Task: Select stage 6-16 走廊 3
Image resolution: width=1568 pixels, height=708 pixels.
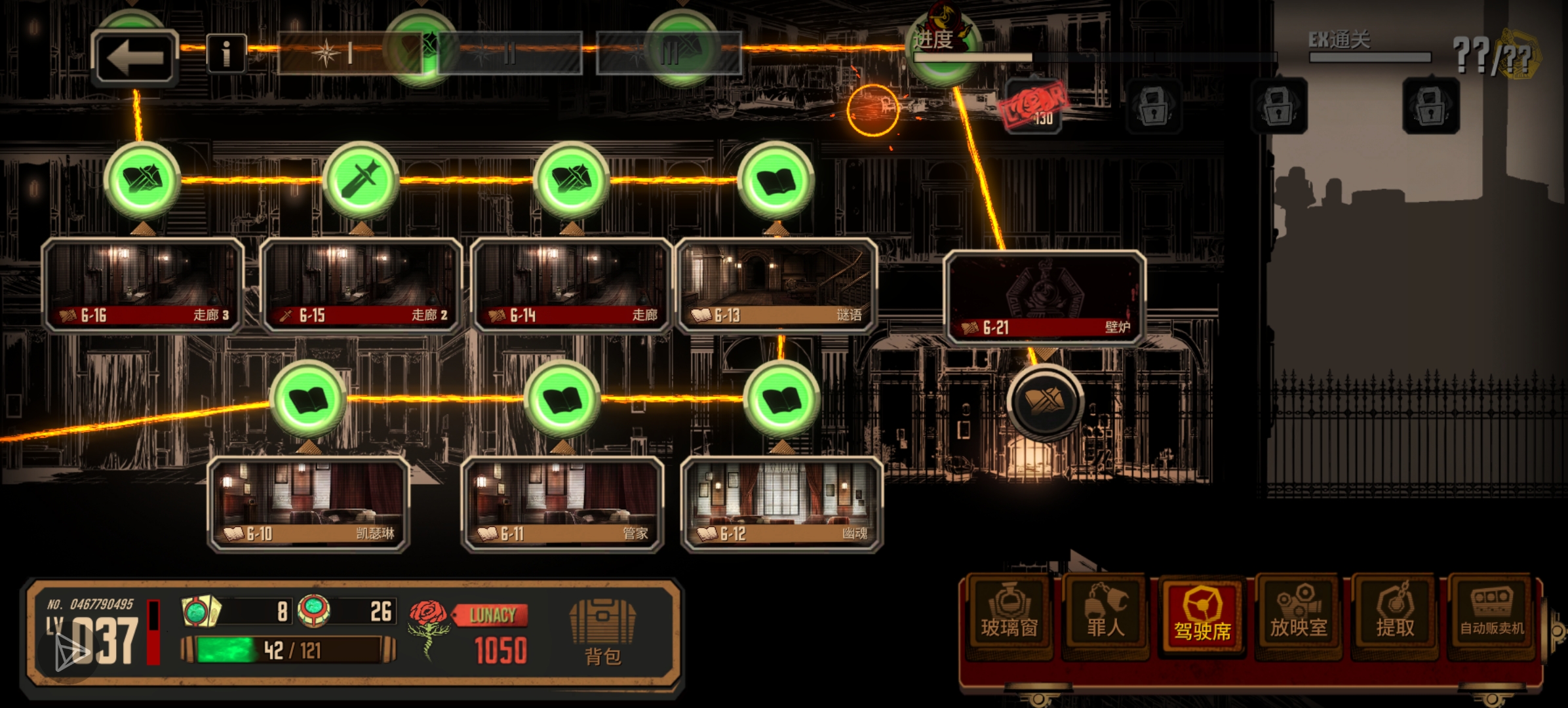Action: [x=143, y=285]
